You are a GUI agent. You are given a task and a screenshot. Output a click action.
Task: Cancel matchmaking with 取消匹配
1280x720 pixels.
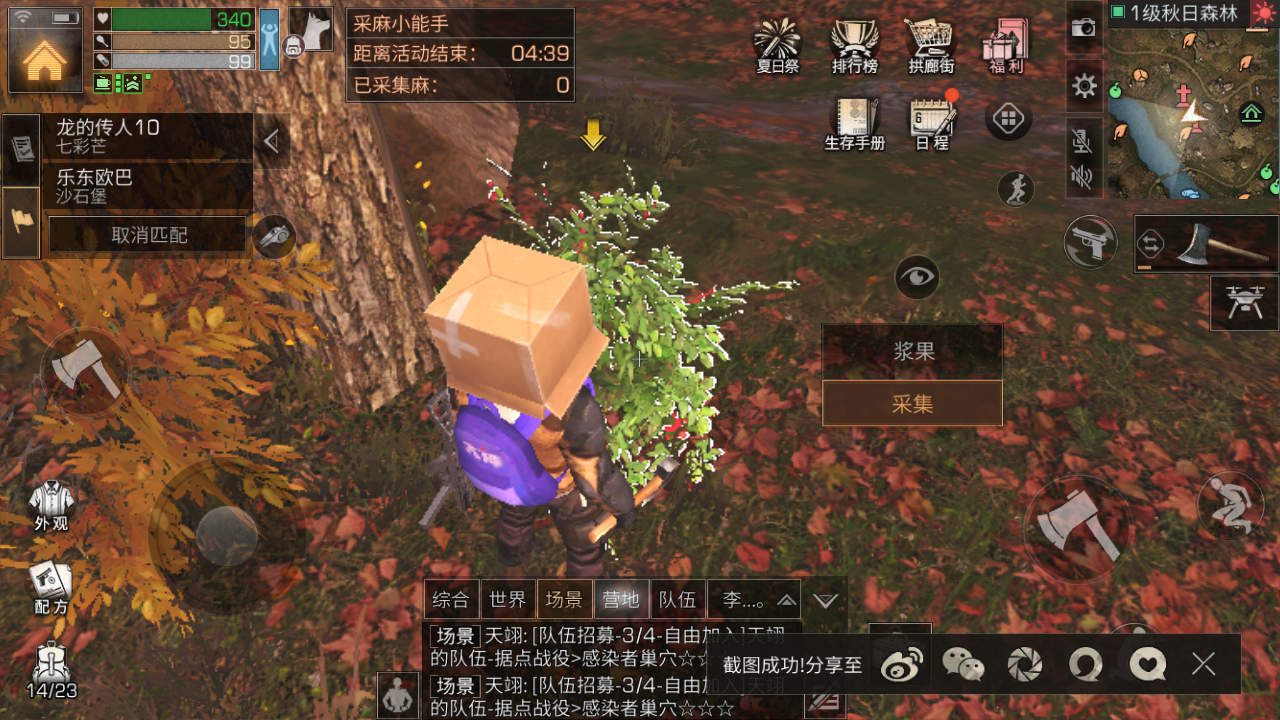[148, 236]
